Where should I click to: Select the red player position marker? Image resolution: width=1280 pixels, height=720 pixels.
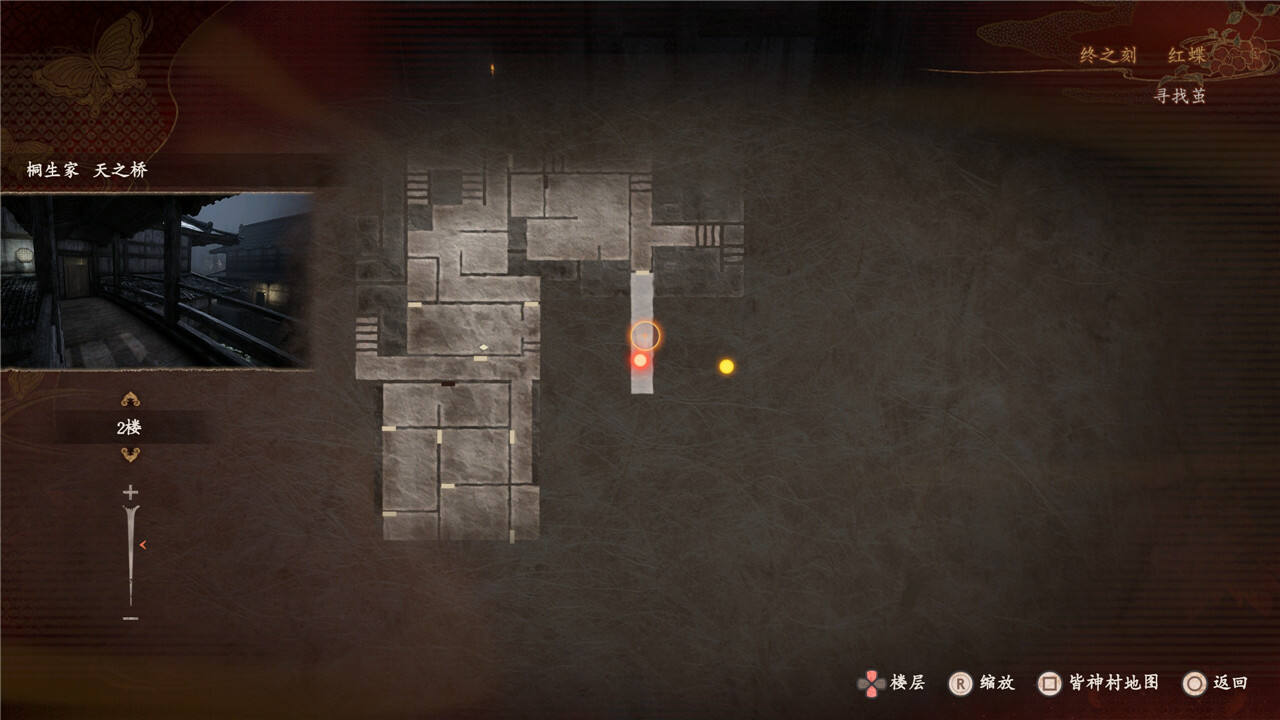(640, 360)
